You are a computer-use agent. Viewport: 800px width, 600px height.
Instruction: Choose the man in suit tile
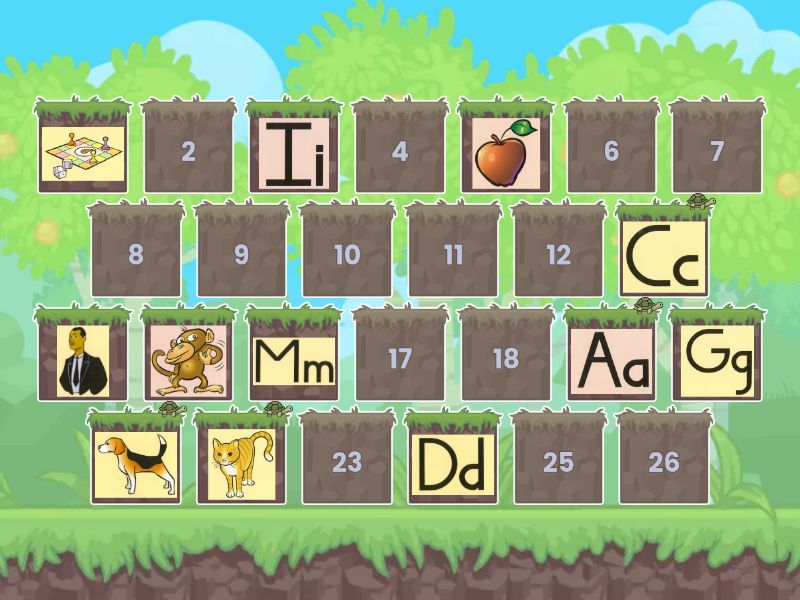pos(82,358)
